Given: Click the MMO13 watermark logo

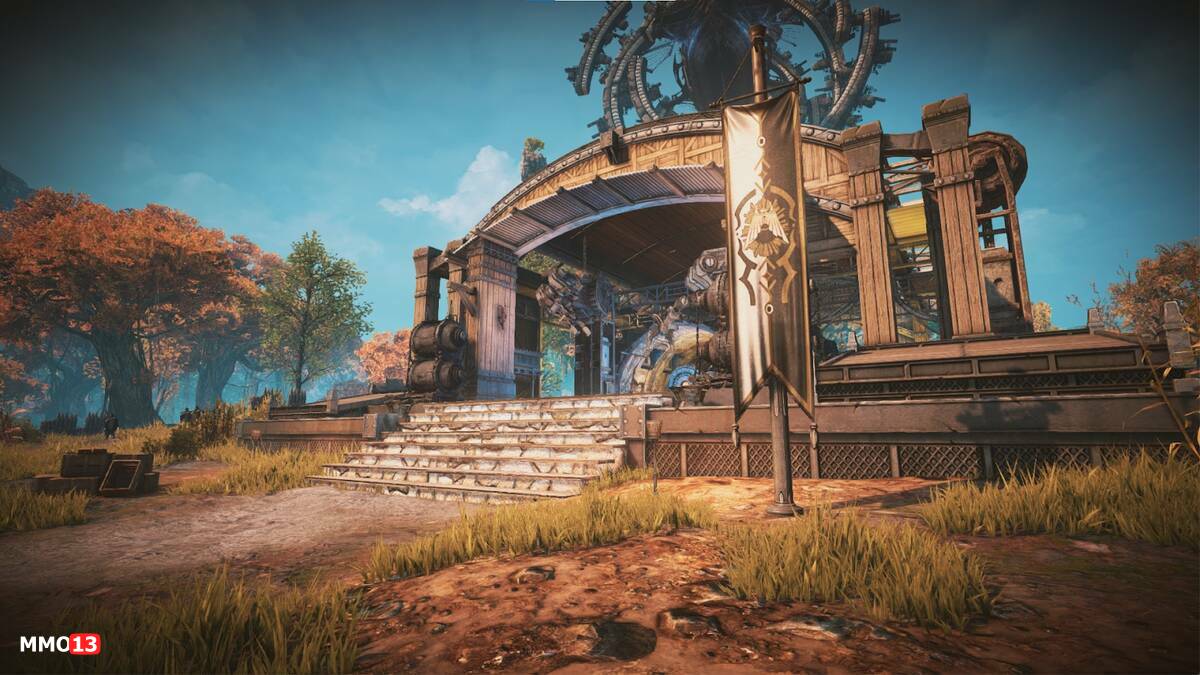Looking at the screenshot, I should point(60,644).
